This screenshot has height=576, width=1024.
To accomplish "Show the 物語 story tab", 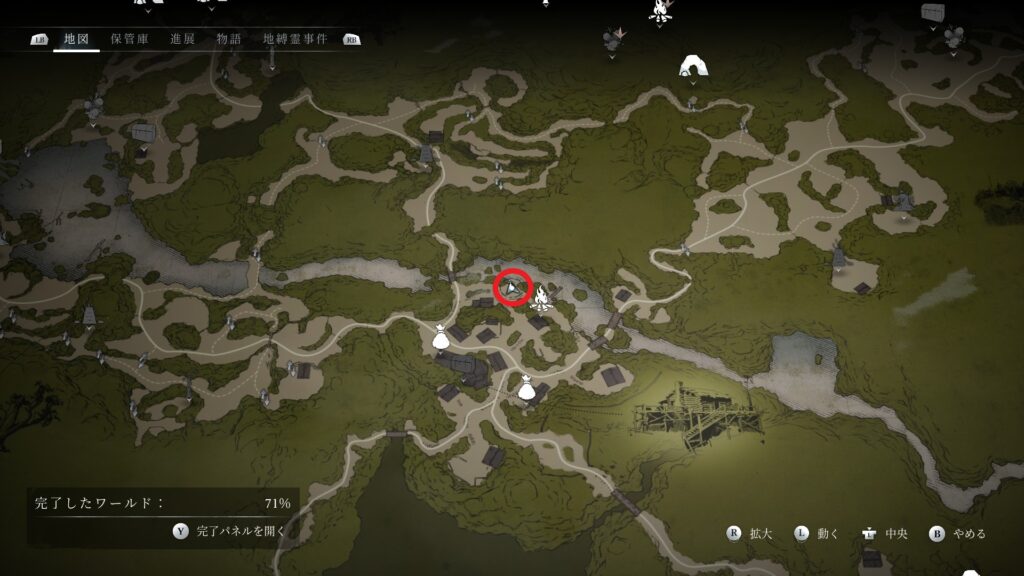I will point(229,39).
